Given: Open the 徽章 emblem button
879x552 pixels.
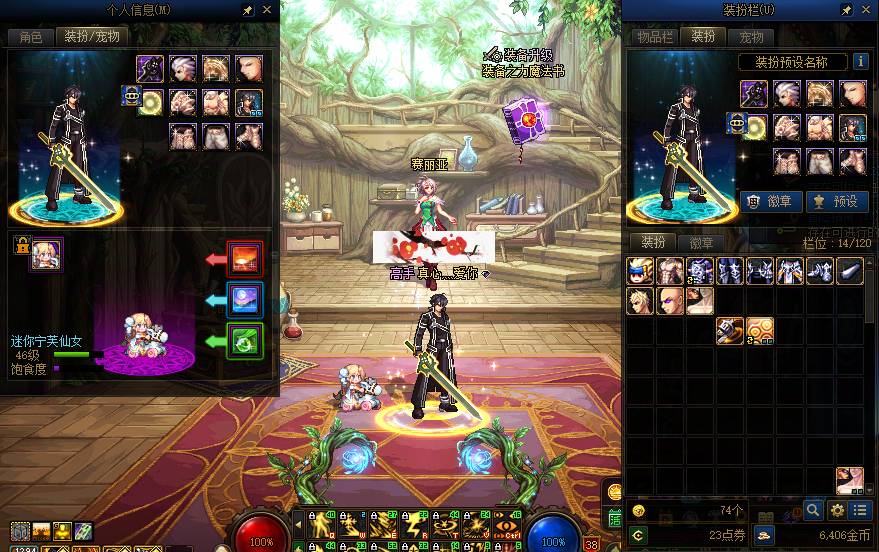Looking at the screenshot, I should point(770,201).
